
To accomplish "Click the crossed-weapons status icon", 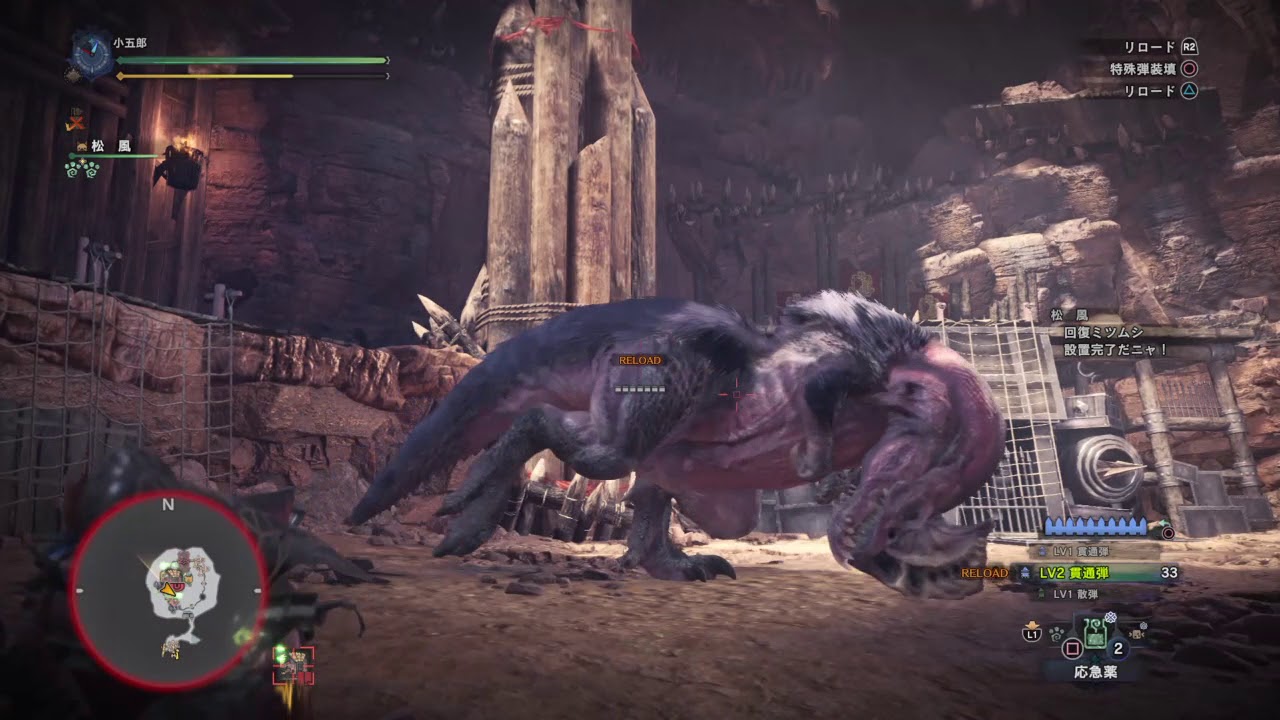I will pos(75,120).
